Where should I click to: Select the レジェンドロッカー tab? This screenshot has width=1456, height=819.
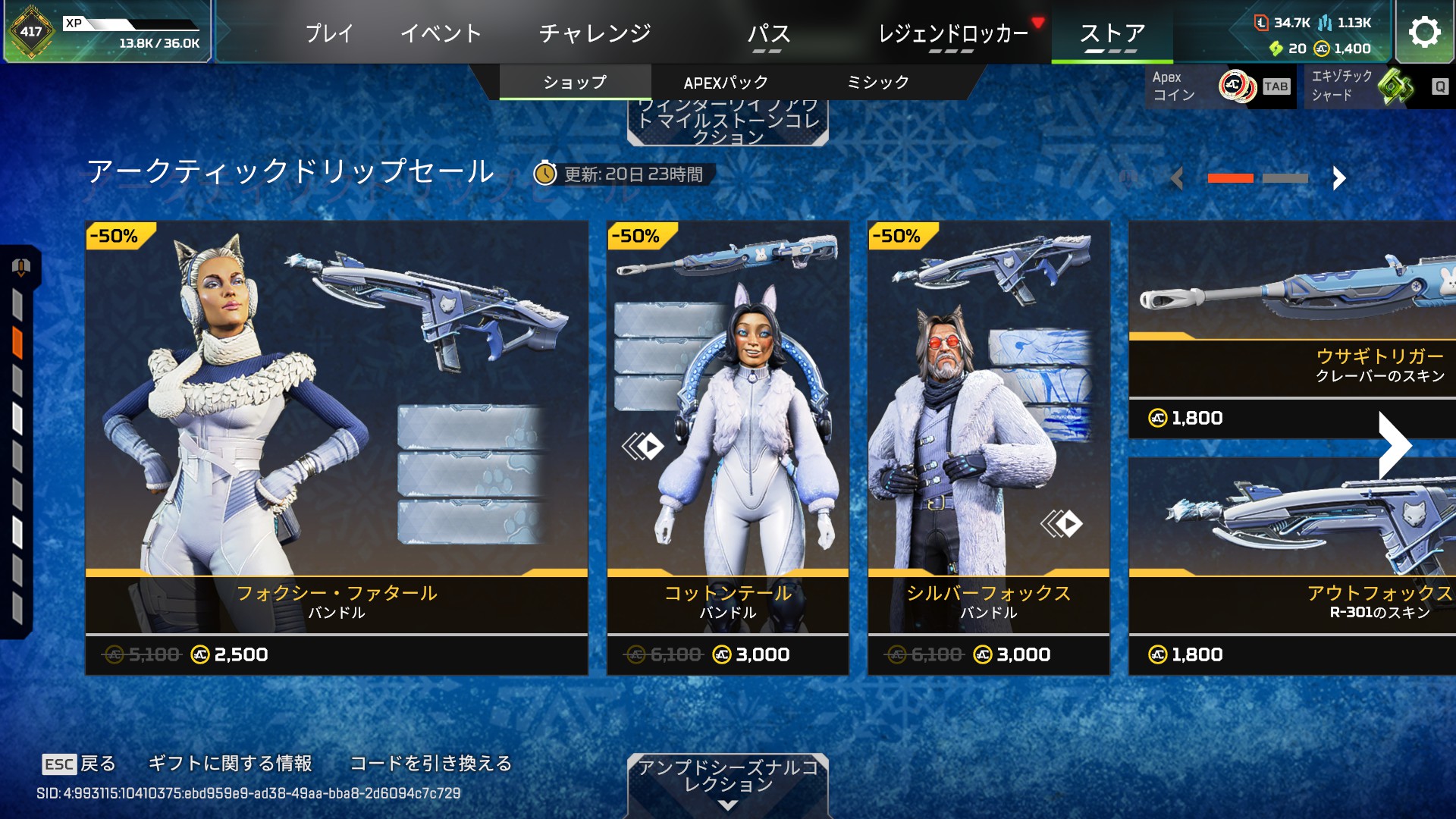[x=952, y=33]
